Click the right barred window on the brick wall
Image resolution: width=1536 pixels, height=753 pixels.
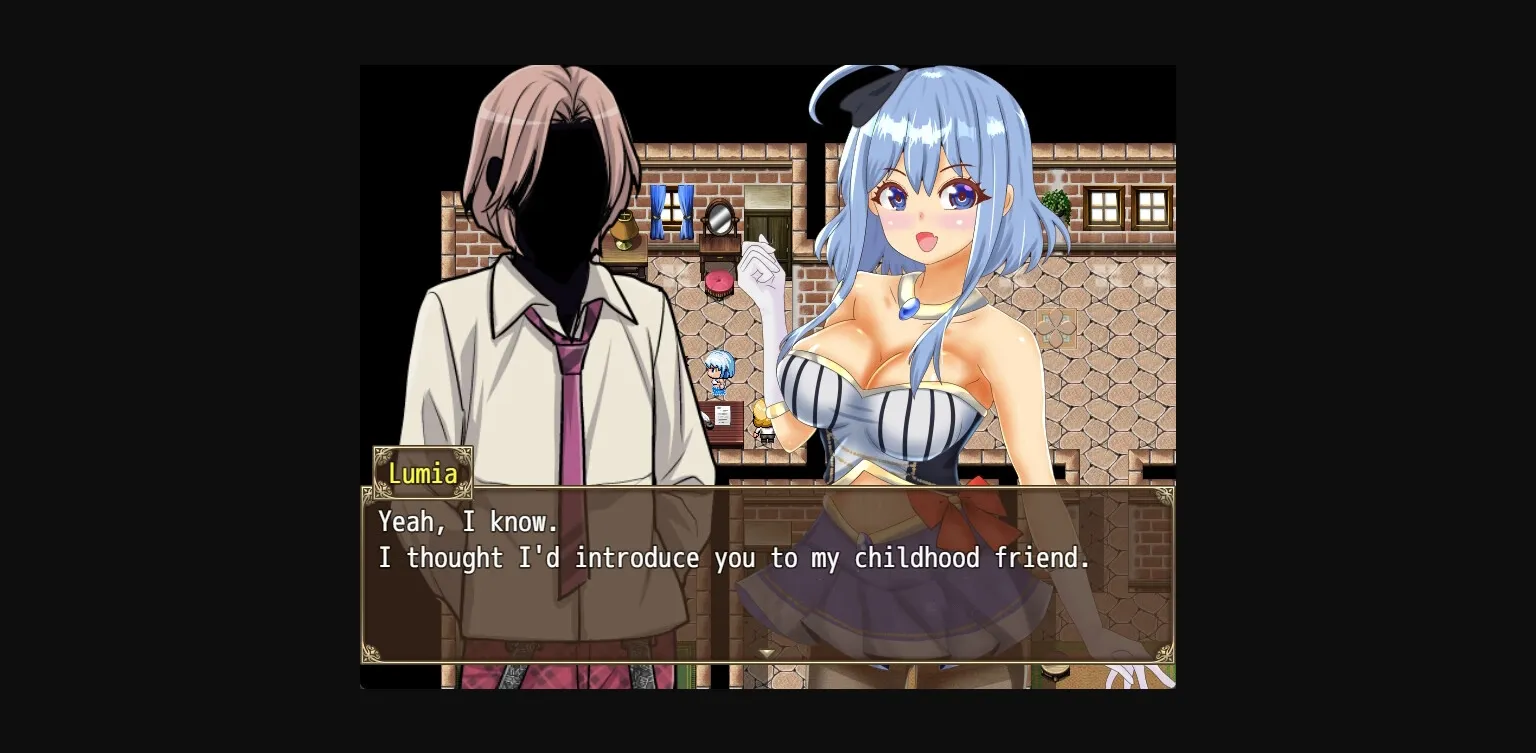(1152, 207)
